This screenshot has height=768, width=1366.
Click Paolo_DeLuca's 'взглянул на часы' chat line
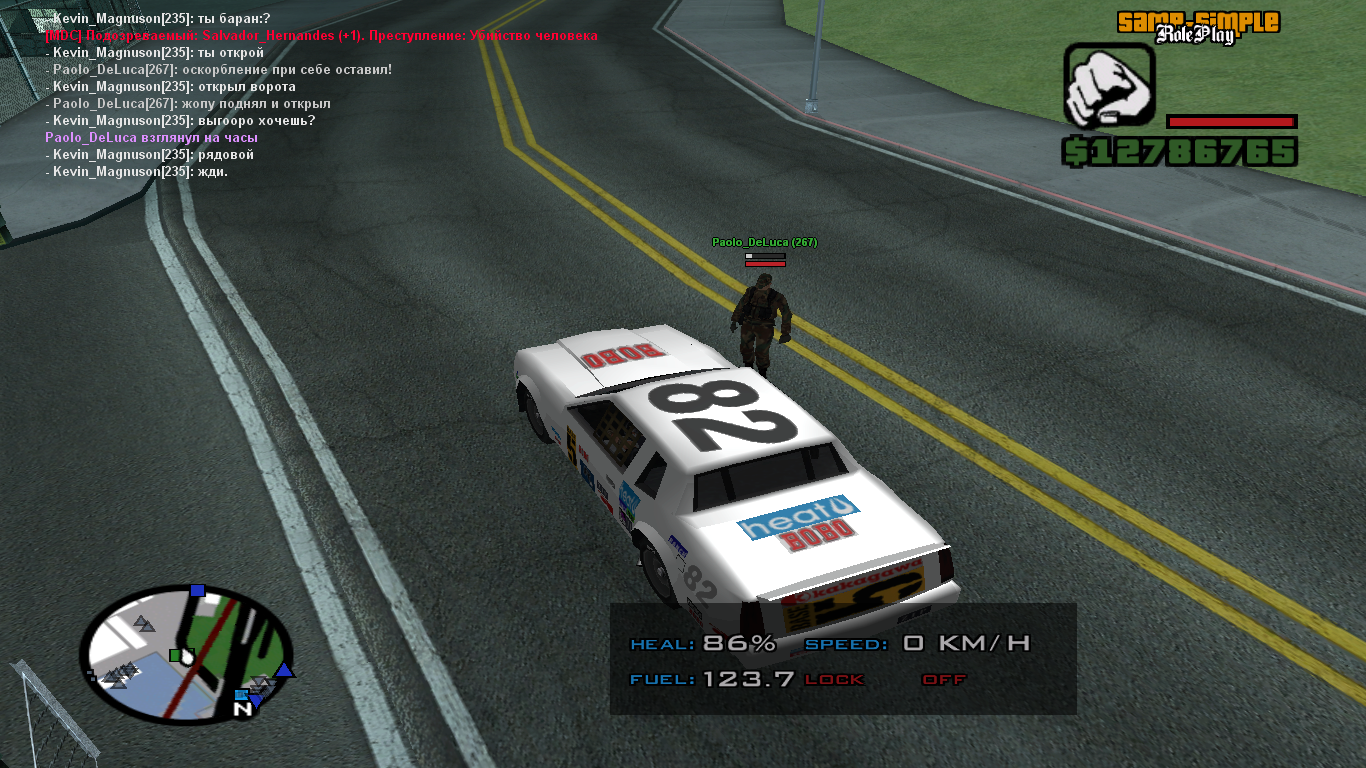point(151,137)
